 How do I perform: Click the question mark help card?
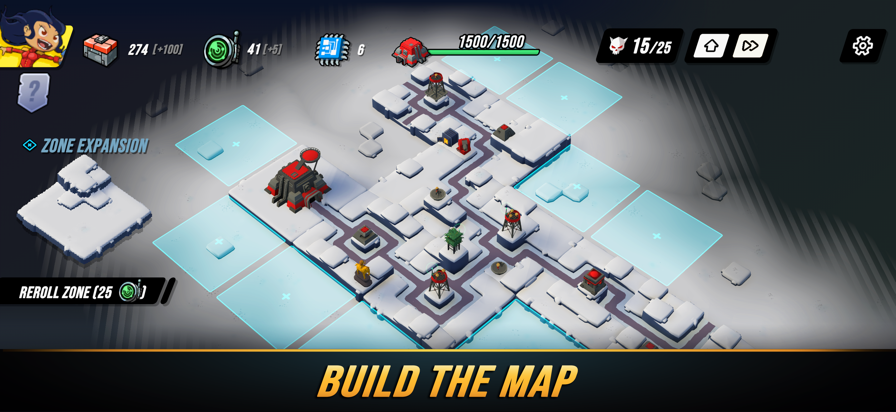tap(33, 92)
